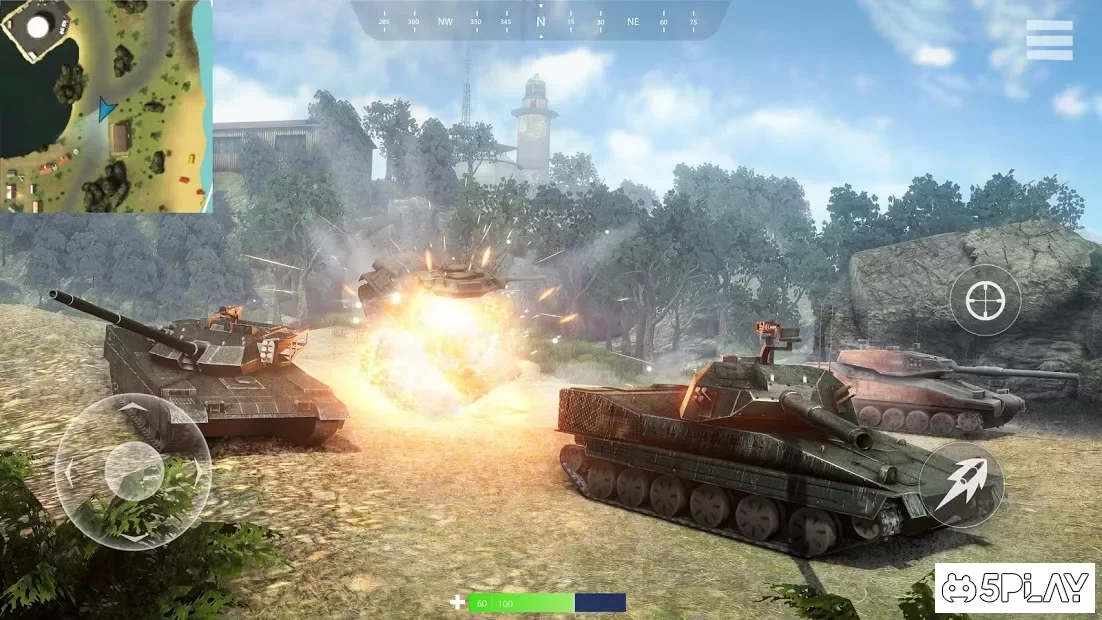
Task: Tap the movement joystick's center knob
Action: [x=133, y=470]
